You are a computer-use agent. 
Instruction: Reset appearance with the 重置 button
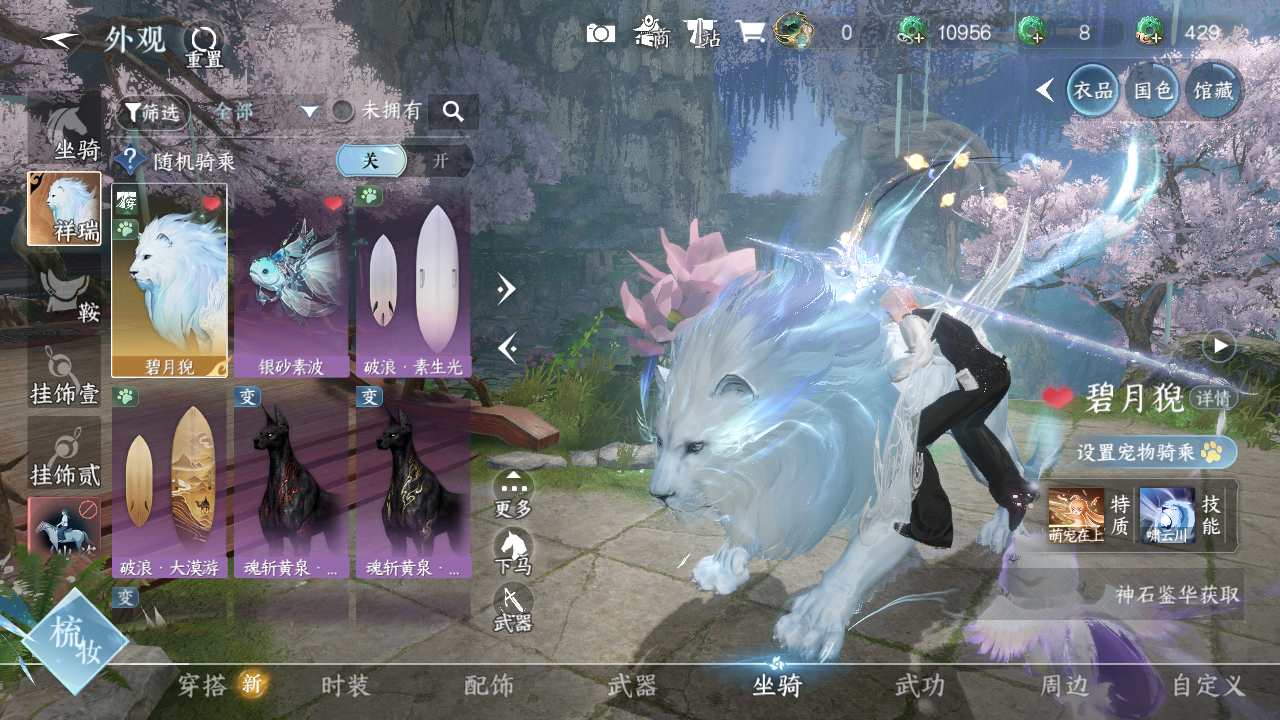204,45
